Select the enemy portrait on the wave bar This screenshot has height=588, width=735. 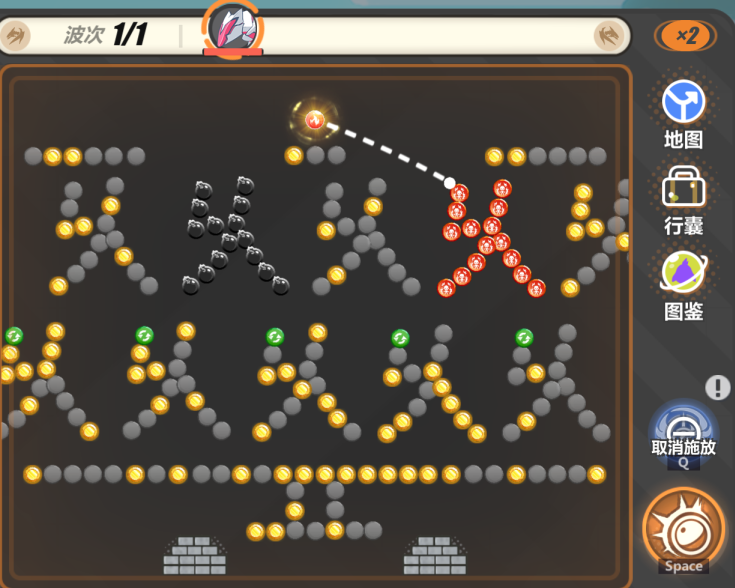234,27
